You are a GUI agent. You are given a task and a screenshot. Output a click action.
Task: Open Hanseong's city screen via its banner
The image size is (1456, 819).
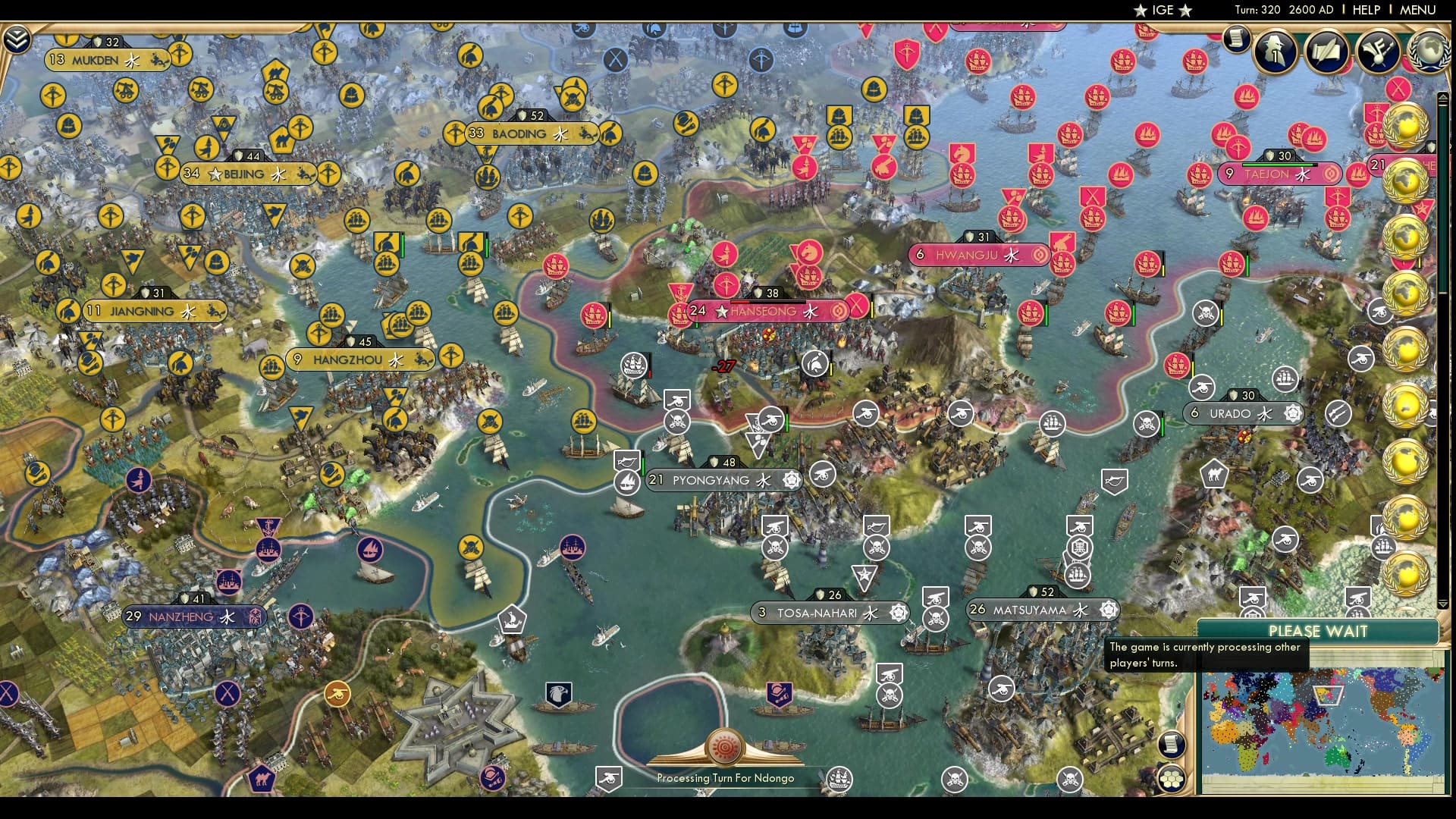click(x=758, y=311)
